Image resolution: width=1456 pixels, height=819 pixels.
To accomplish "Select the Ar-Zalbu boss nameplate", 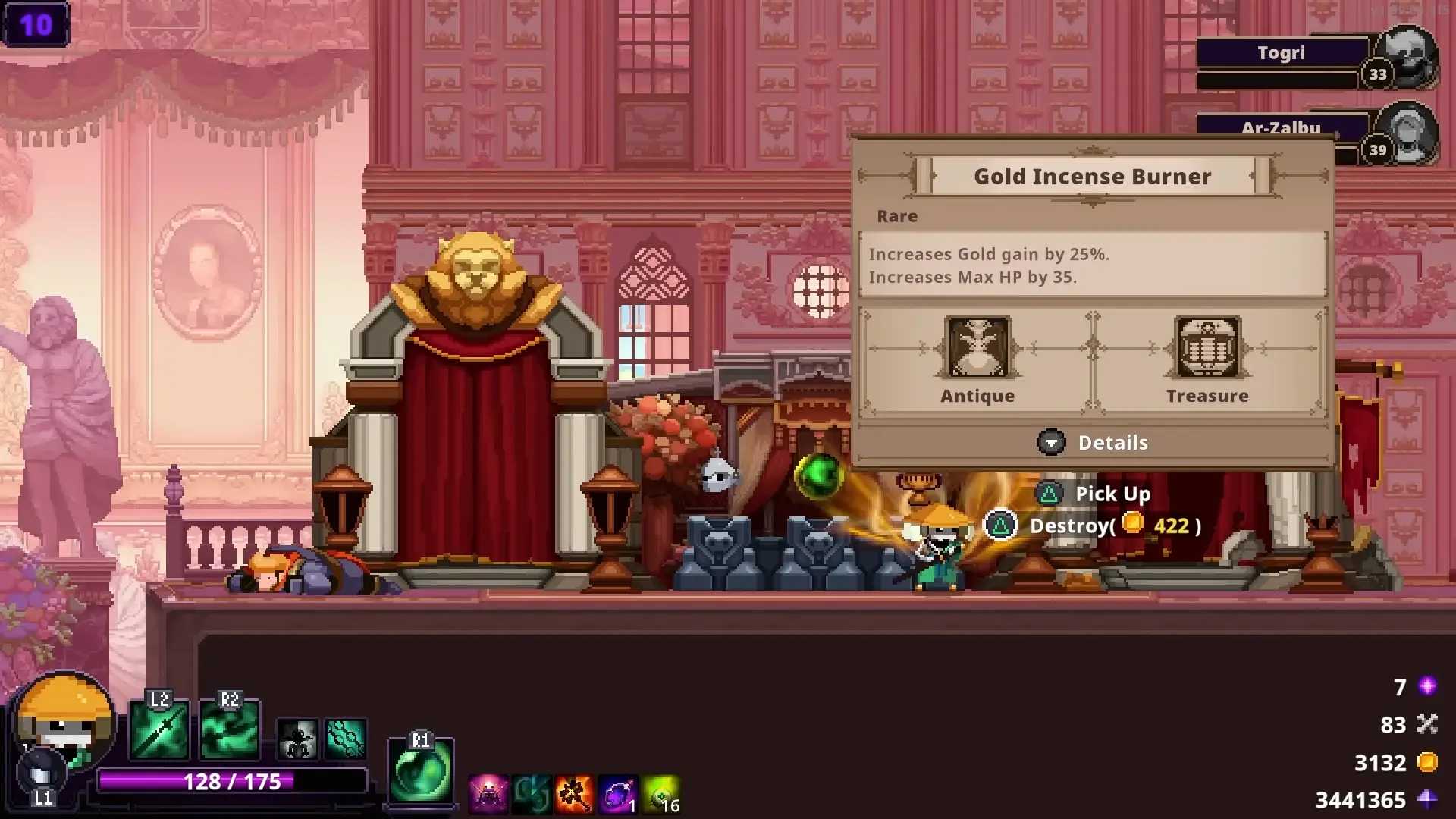I will [x=1280, y=128].
